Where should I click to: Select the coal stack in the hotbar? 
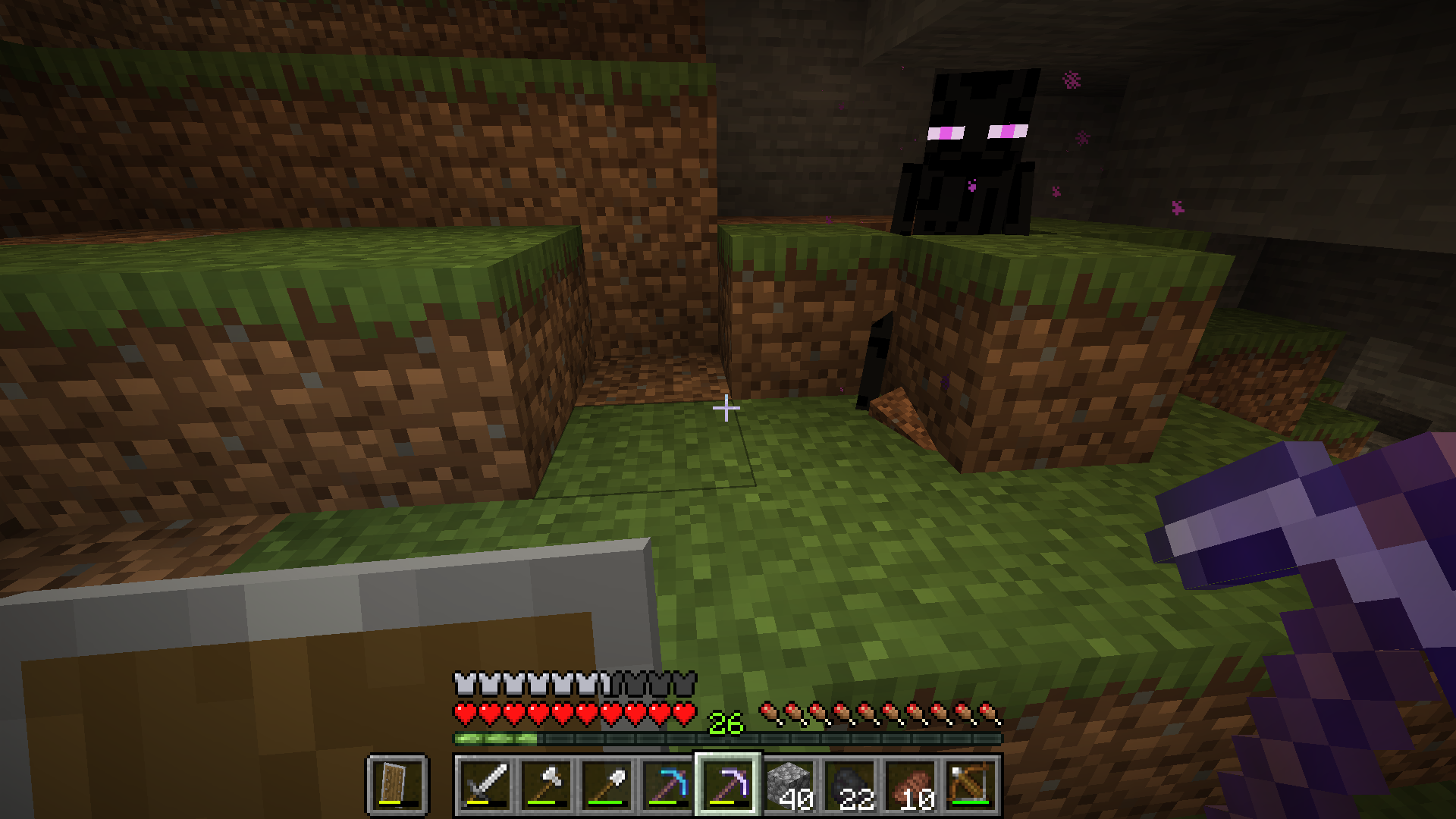coord(851,786)
